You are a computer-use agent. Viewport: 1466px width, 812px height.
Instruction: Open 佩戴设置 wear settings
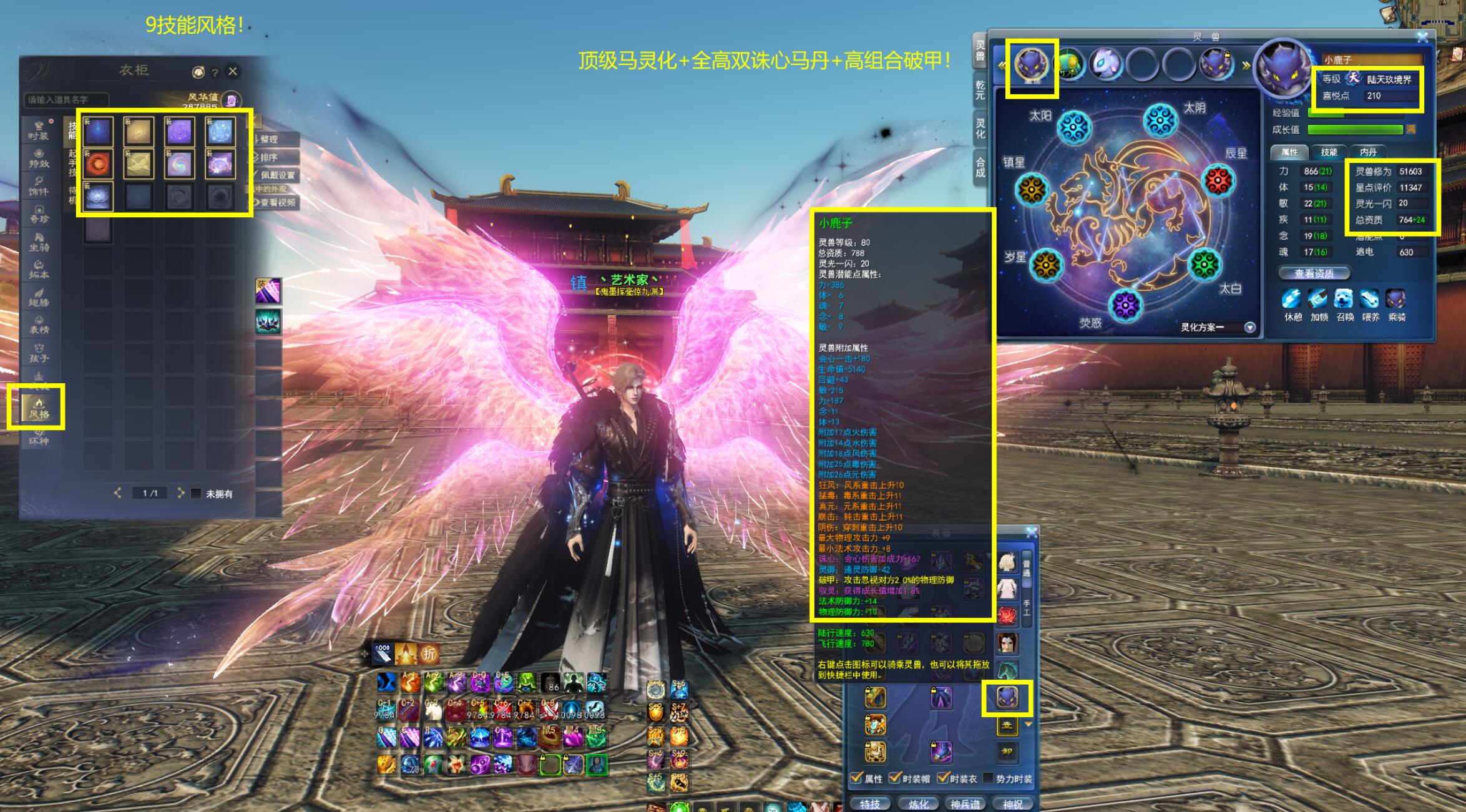tap(276, 175)
